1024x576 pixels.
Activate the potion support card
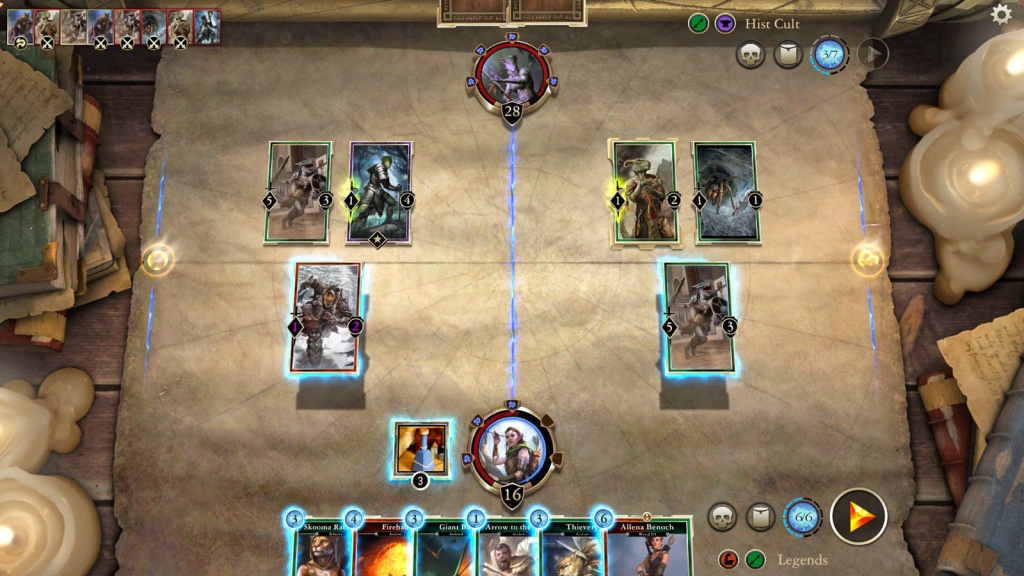click(x=420, y=449)
